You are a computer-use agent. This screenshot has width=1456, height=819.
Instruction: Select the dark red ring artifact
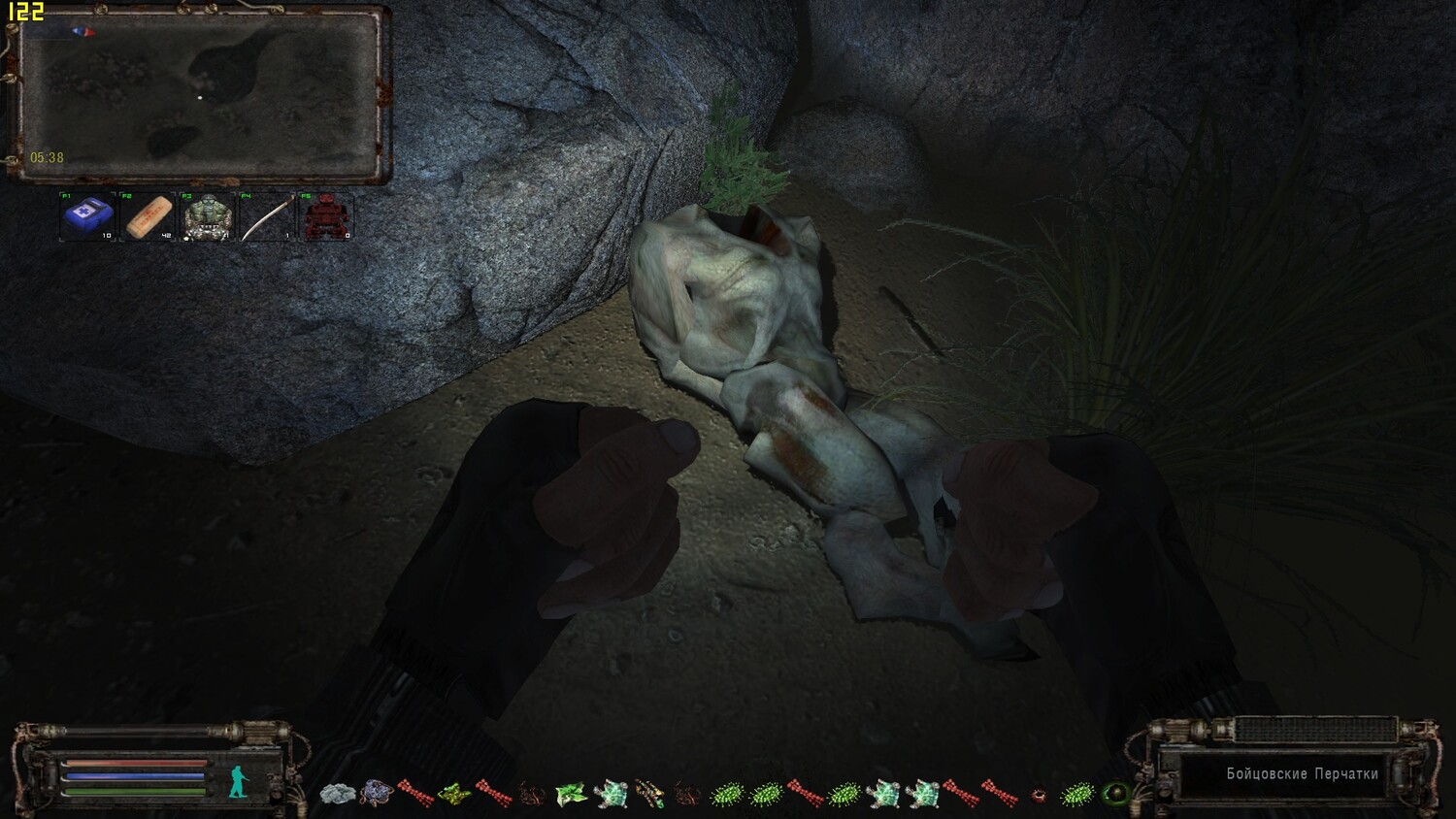1038,795
